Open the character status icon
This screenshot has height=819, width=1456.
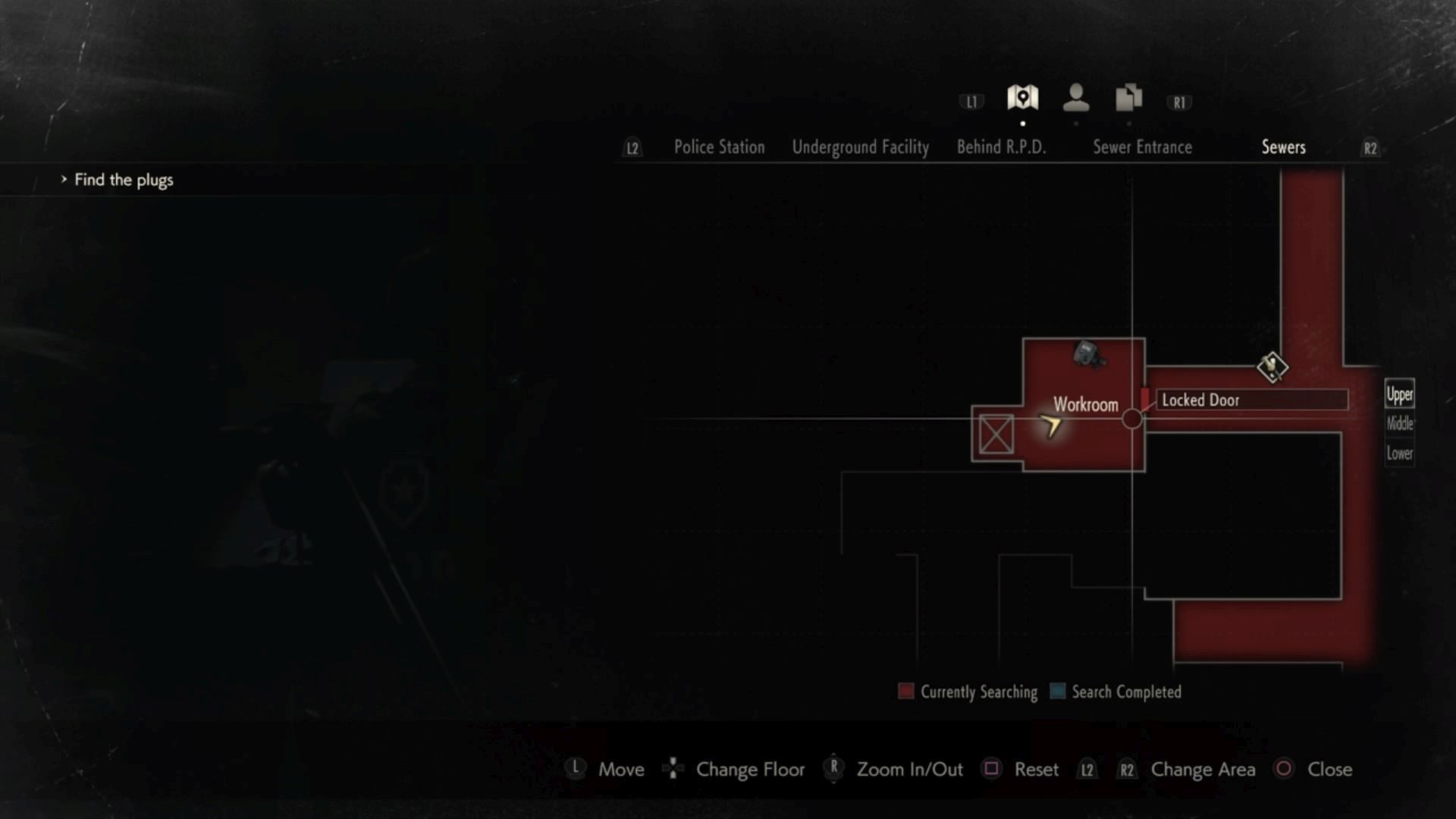coord(1075,98)
